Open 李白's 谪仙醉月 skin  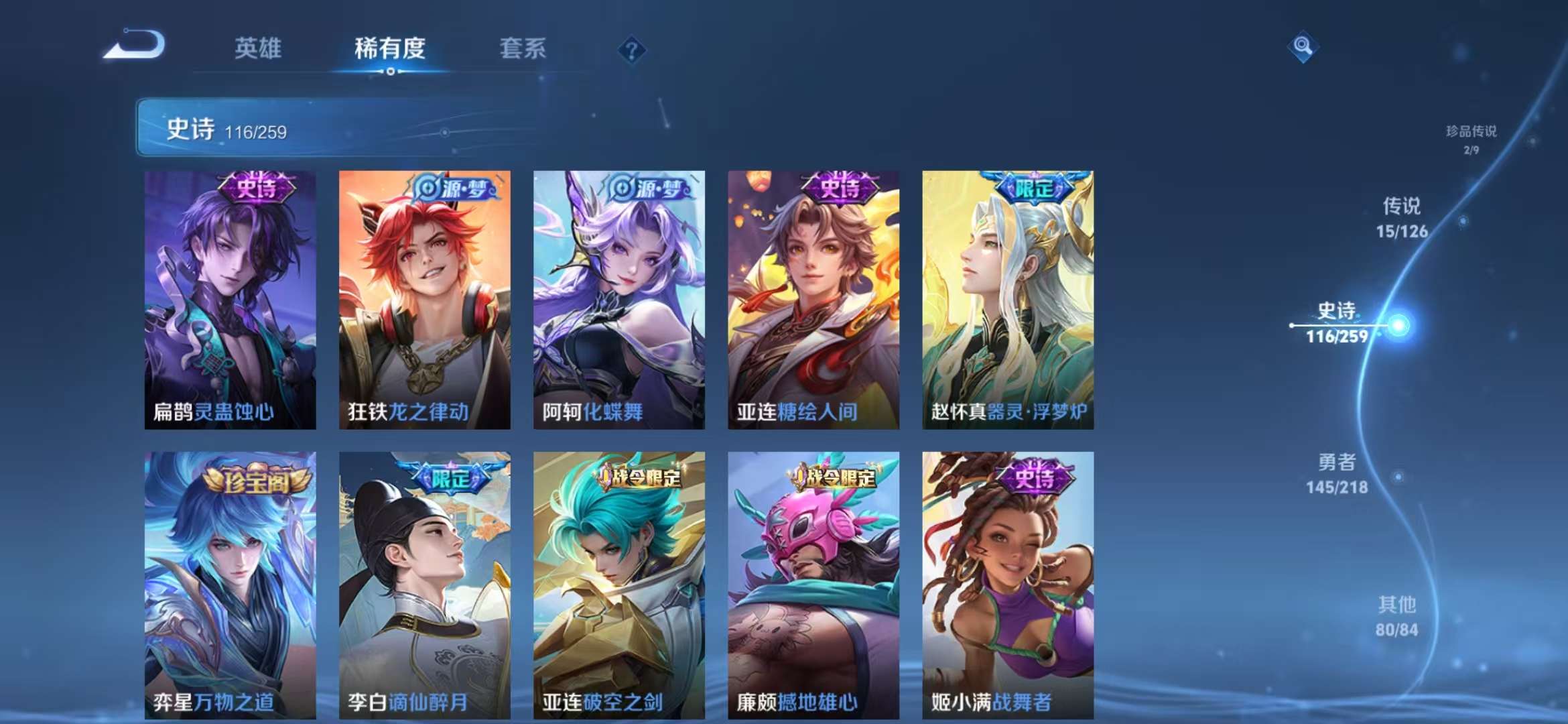coord(424,583)
